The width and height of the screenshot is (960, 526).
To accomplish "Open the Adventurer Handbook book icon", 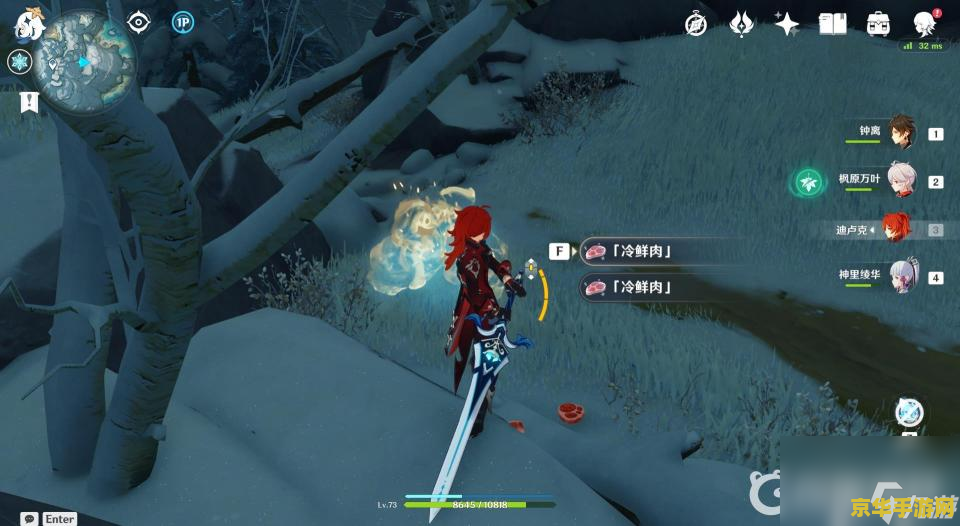I will [832, 24].
